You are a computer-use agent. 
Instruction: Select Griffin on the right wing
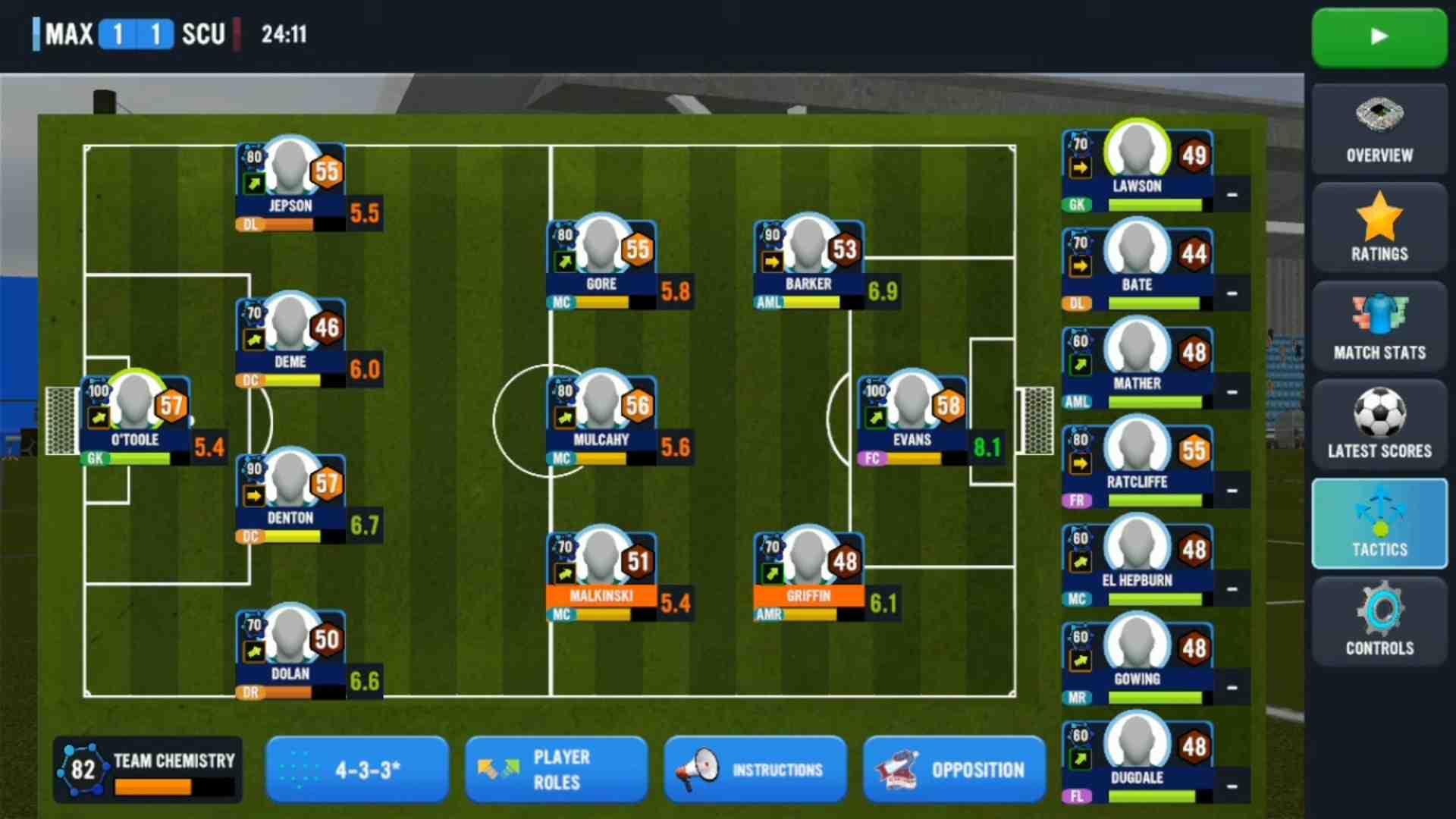808,572
